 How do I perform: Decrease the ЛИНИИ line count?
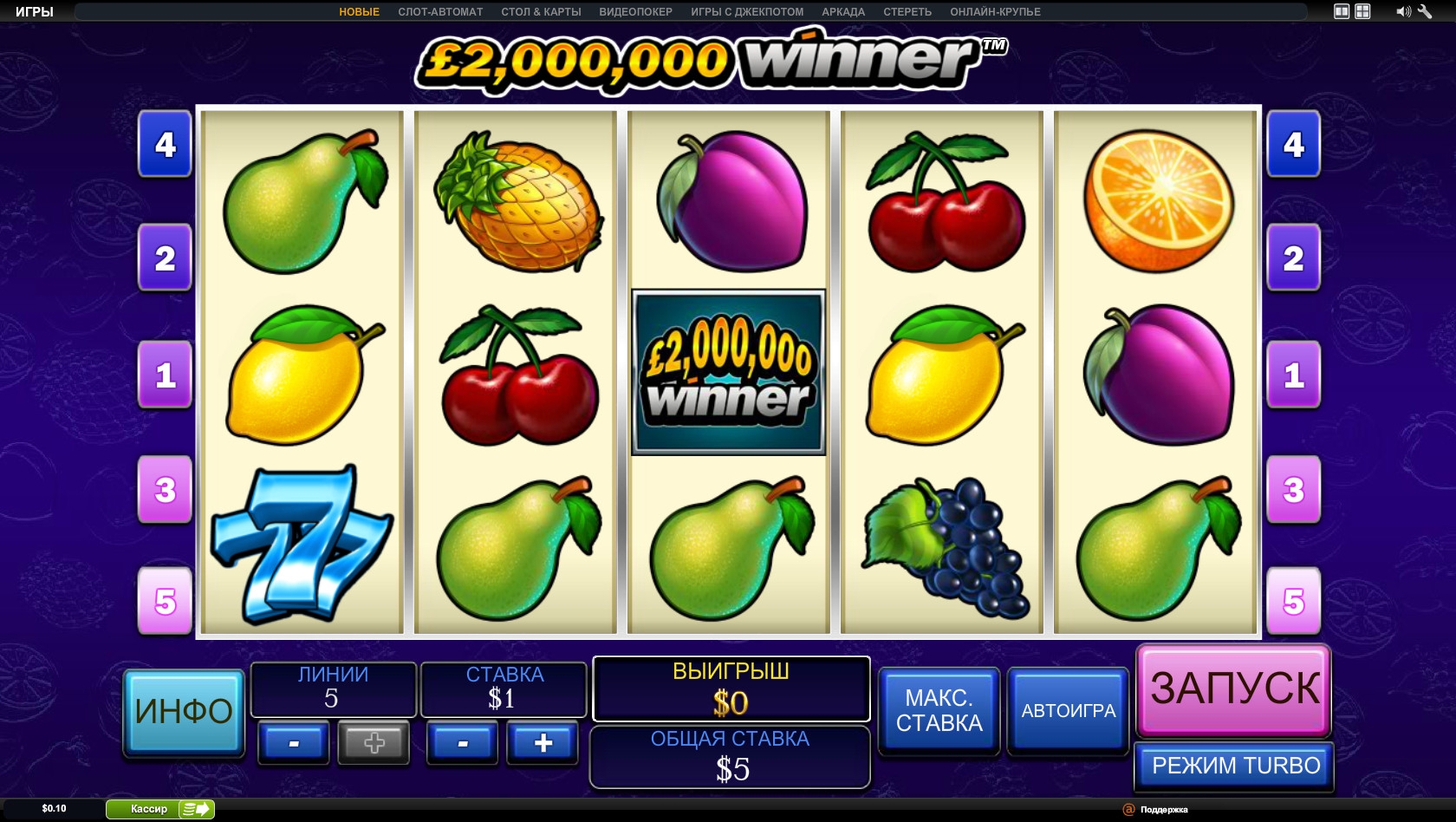294,743
